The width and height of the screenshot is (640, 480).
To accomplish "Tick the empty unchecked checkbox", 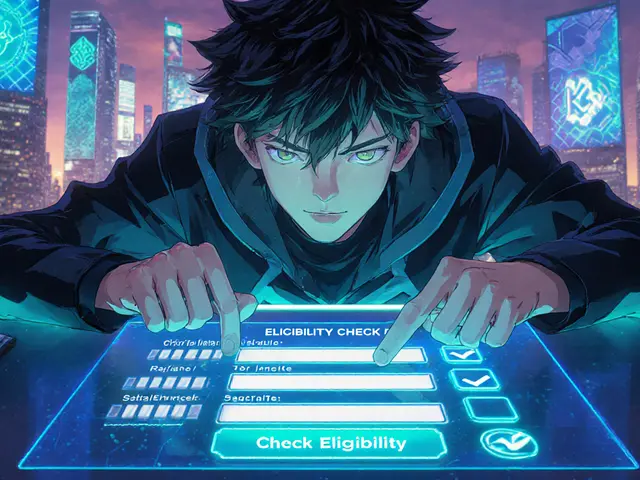I will click(490, 408).
